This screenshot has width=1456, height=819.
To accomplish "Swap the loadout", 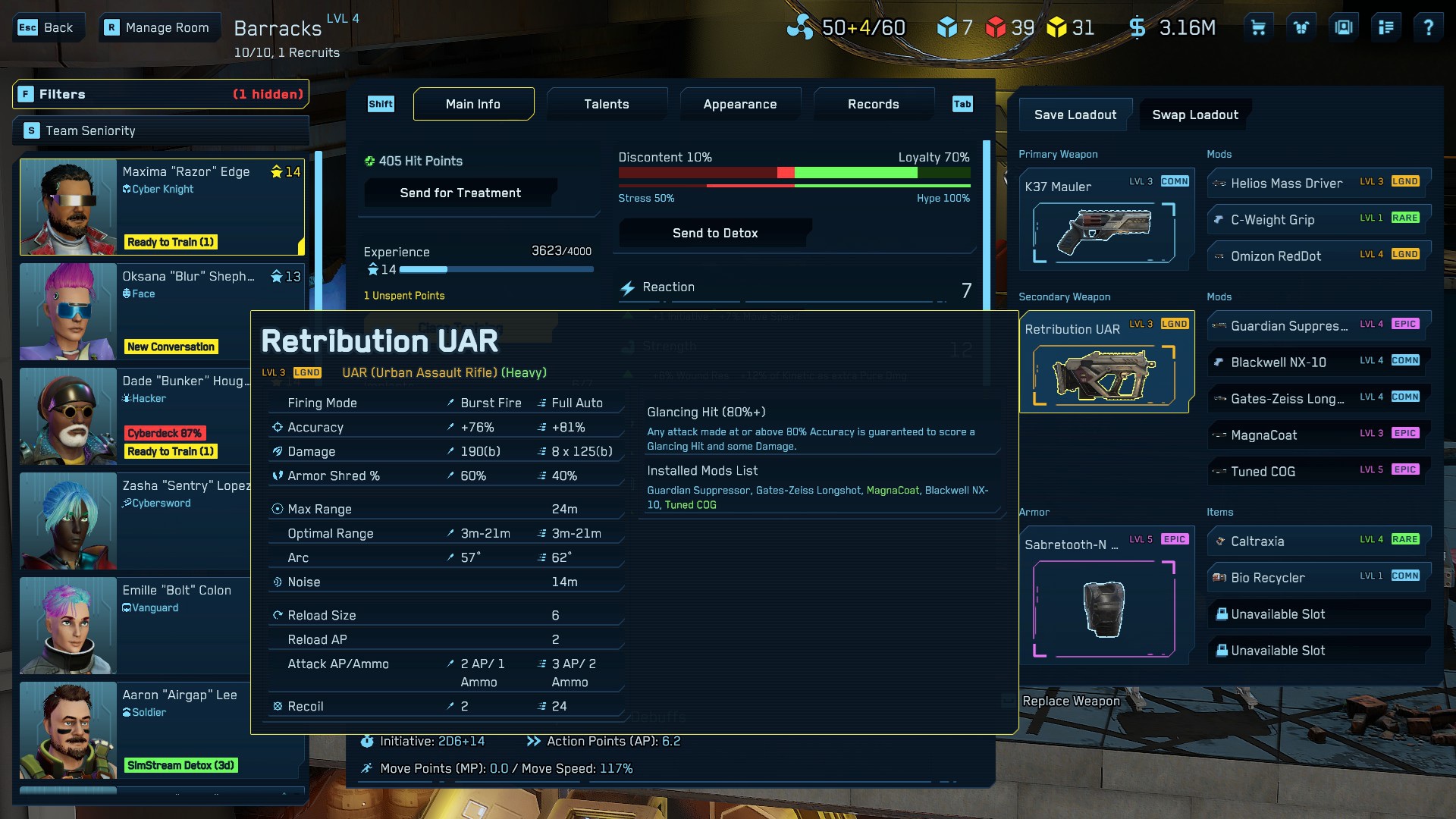I will [x=1194, y=115].
